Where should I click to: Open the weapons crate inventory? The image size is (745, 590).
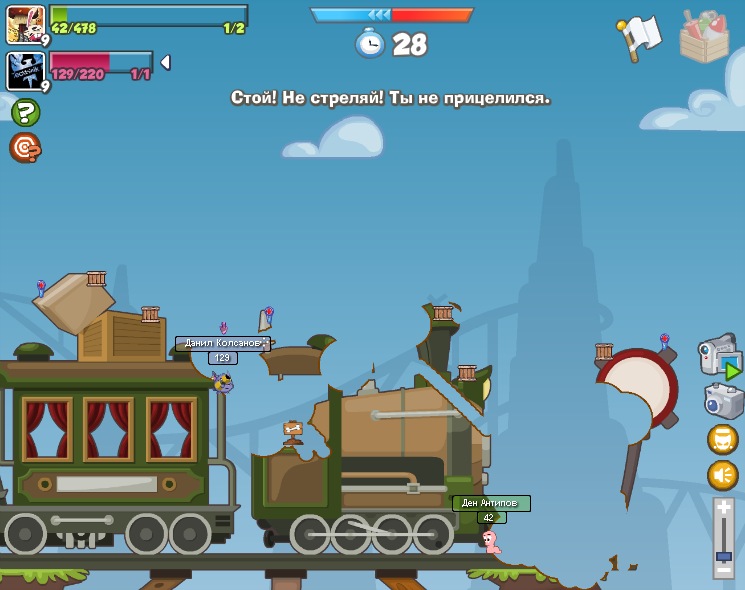pyautogui.click(x=704, y=38)
